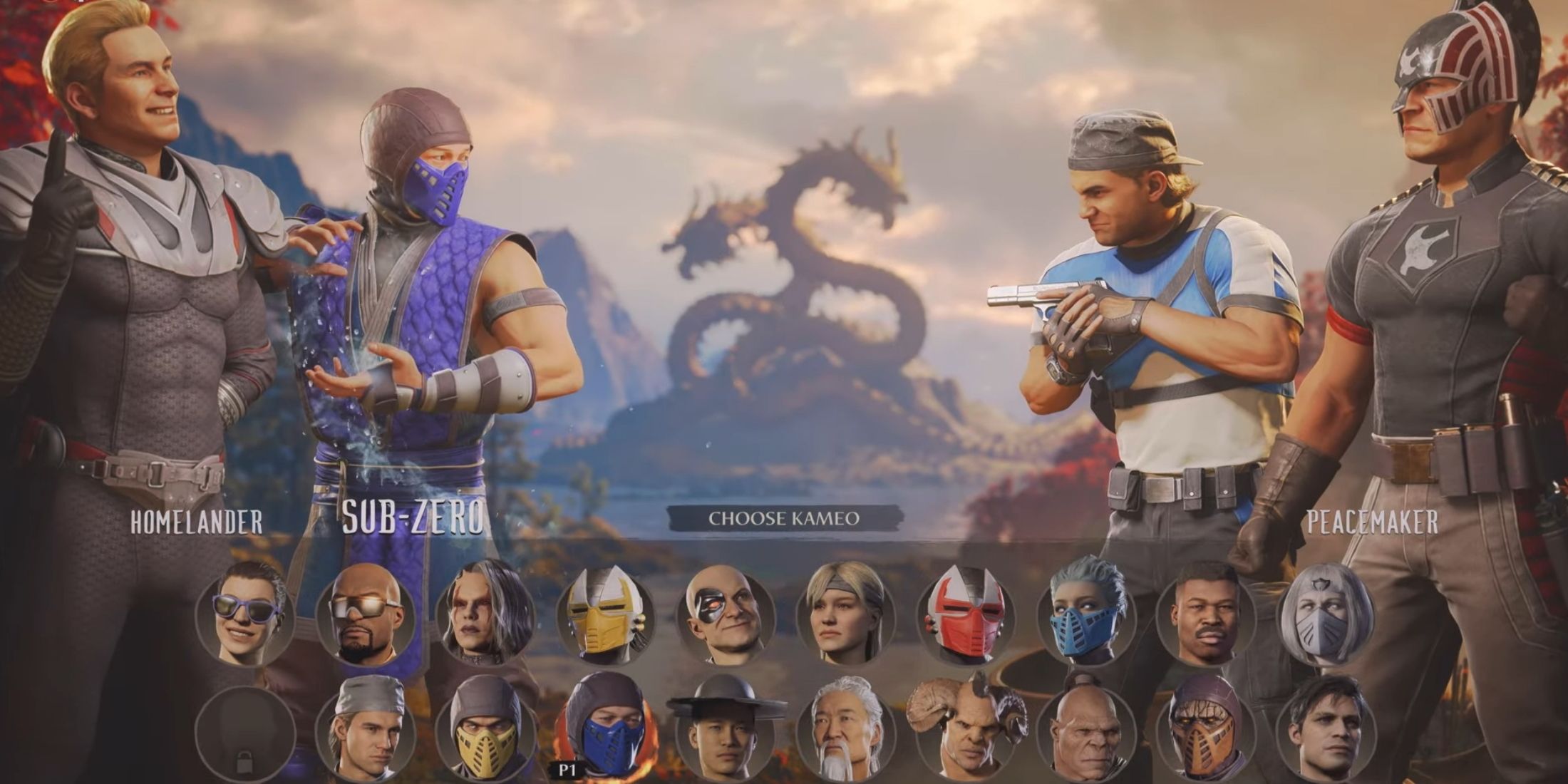Click the P1 marker under Sub-Zero's kameo
The width and height of the screenshot is (1568, 784).
[567, 768]
